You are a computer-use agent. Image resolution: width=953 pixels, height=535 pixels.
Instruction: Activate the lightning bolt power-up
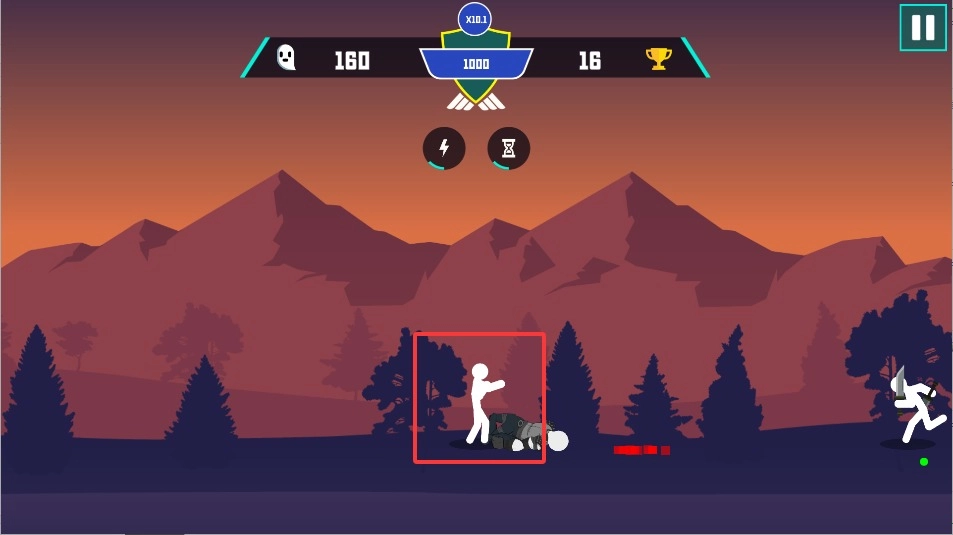point(444,148)
